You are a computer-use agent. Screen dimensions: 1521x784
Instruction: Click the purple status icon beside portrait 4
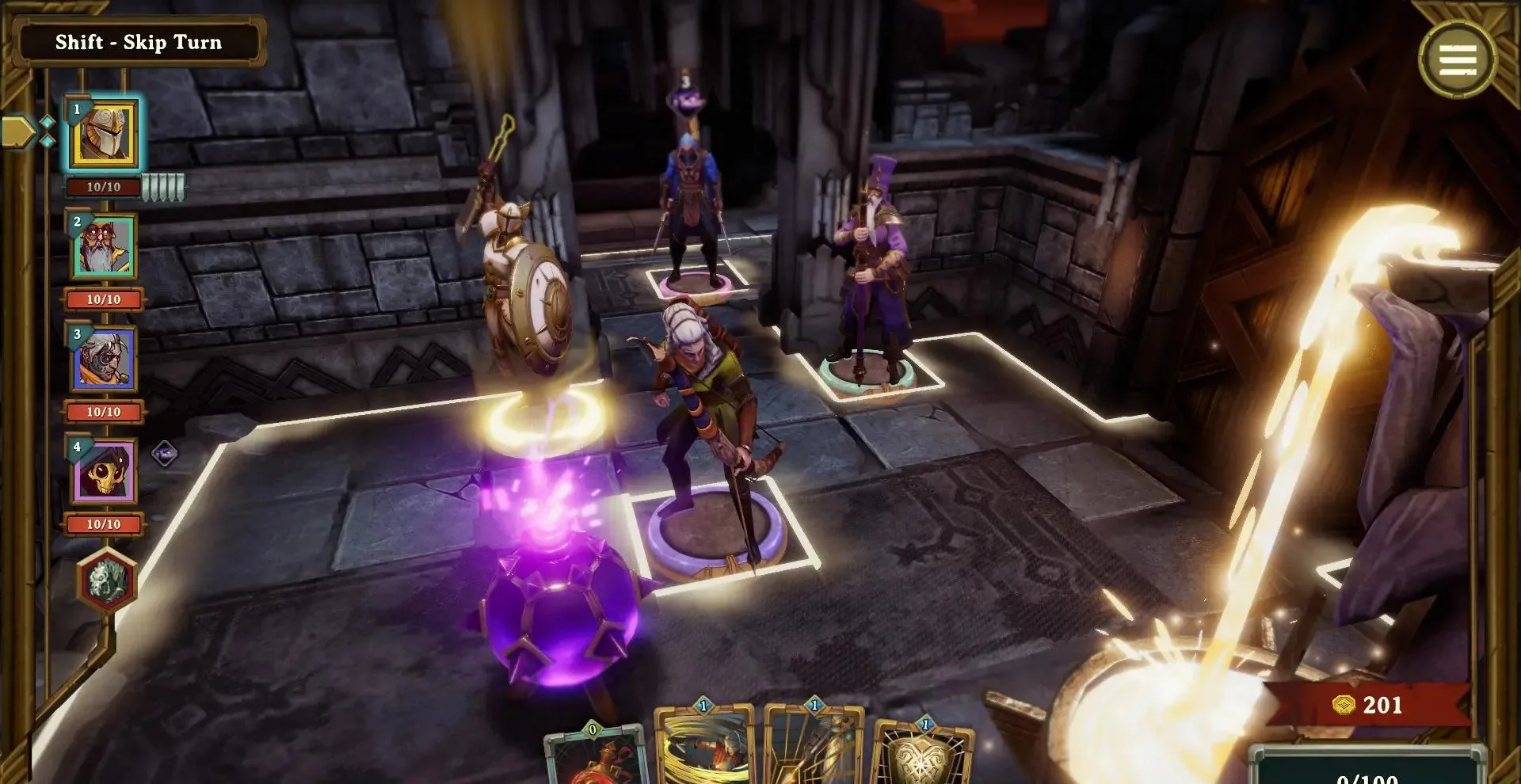[164, 454]
